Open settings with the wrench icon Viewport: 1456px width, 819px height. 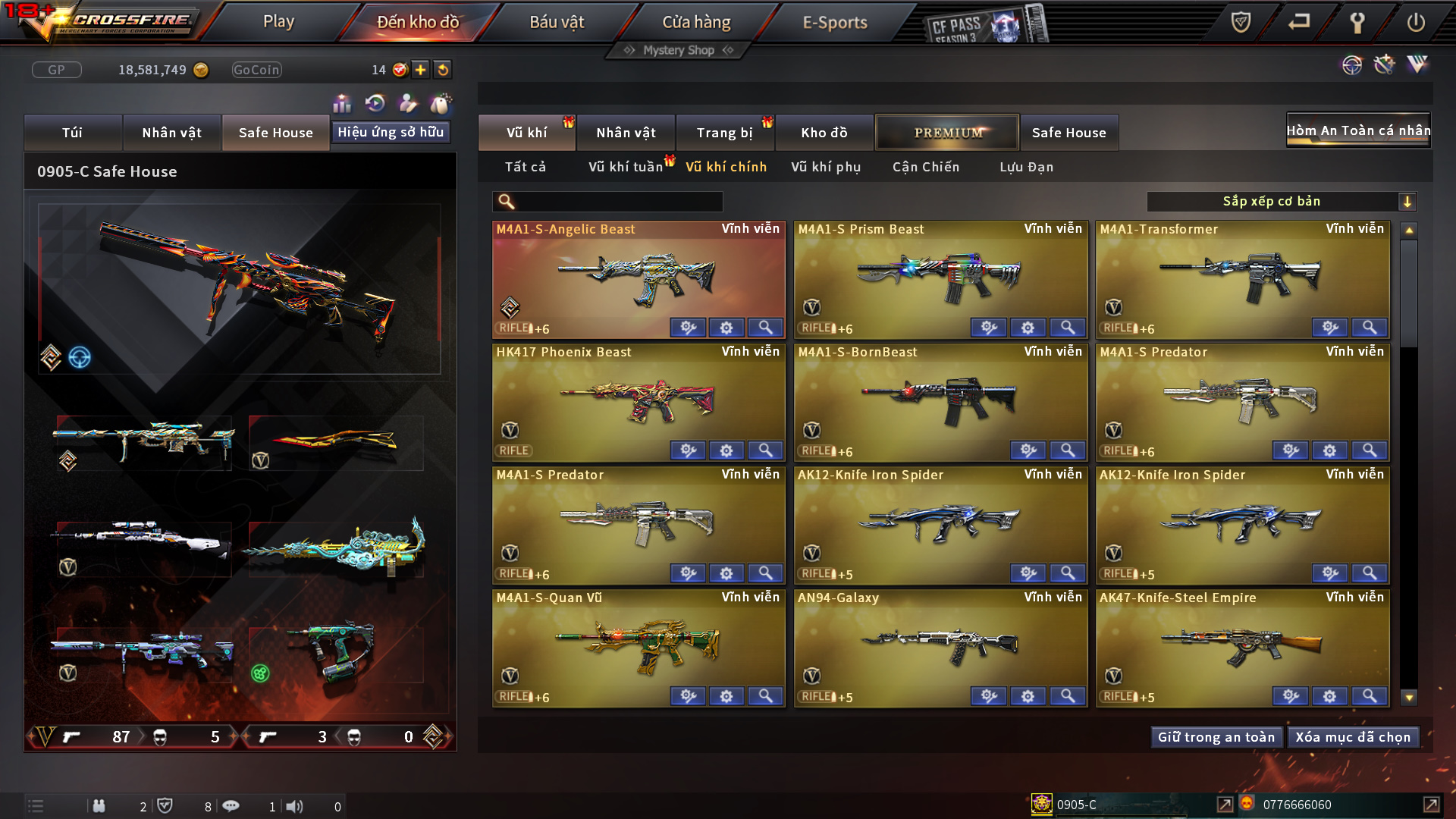click(1357, 22)
